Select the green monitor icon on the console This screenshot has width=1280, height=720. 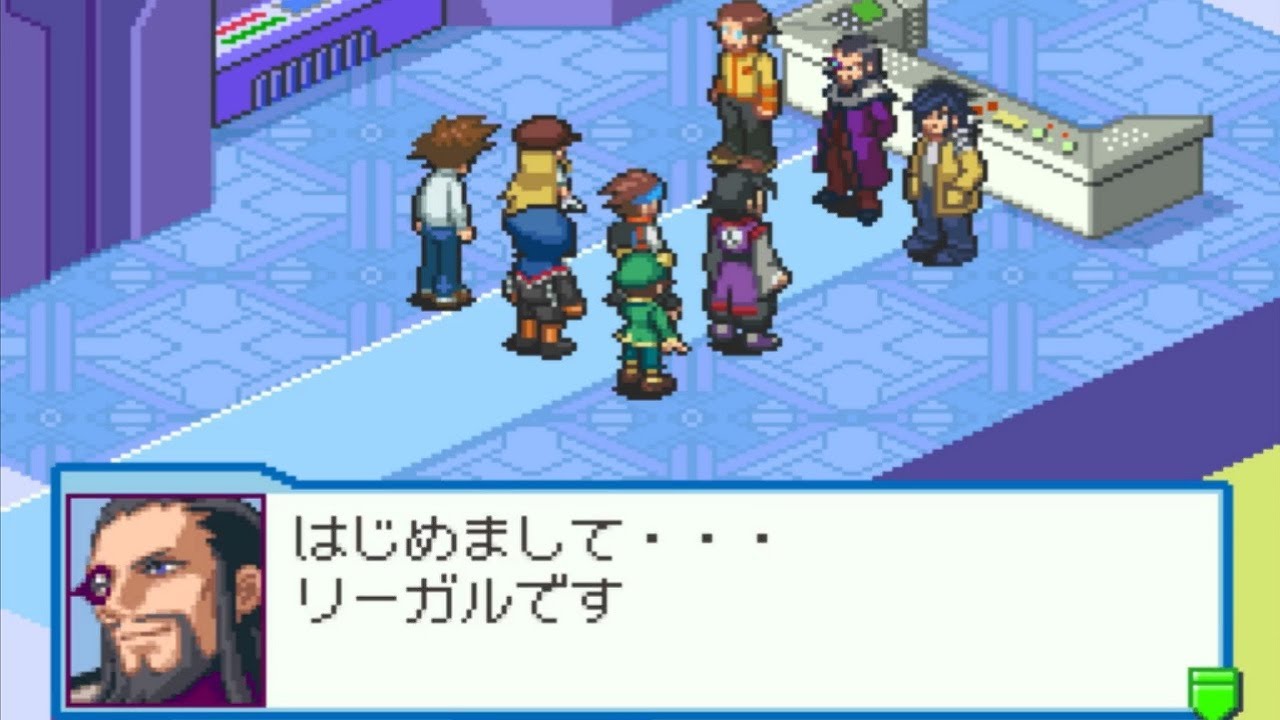point(866,12)
